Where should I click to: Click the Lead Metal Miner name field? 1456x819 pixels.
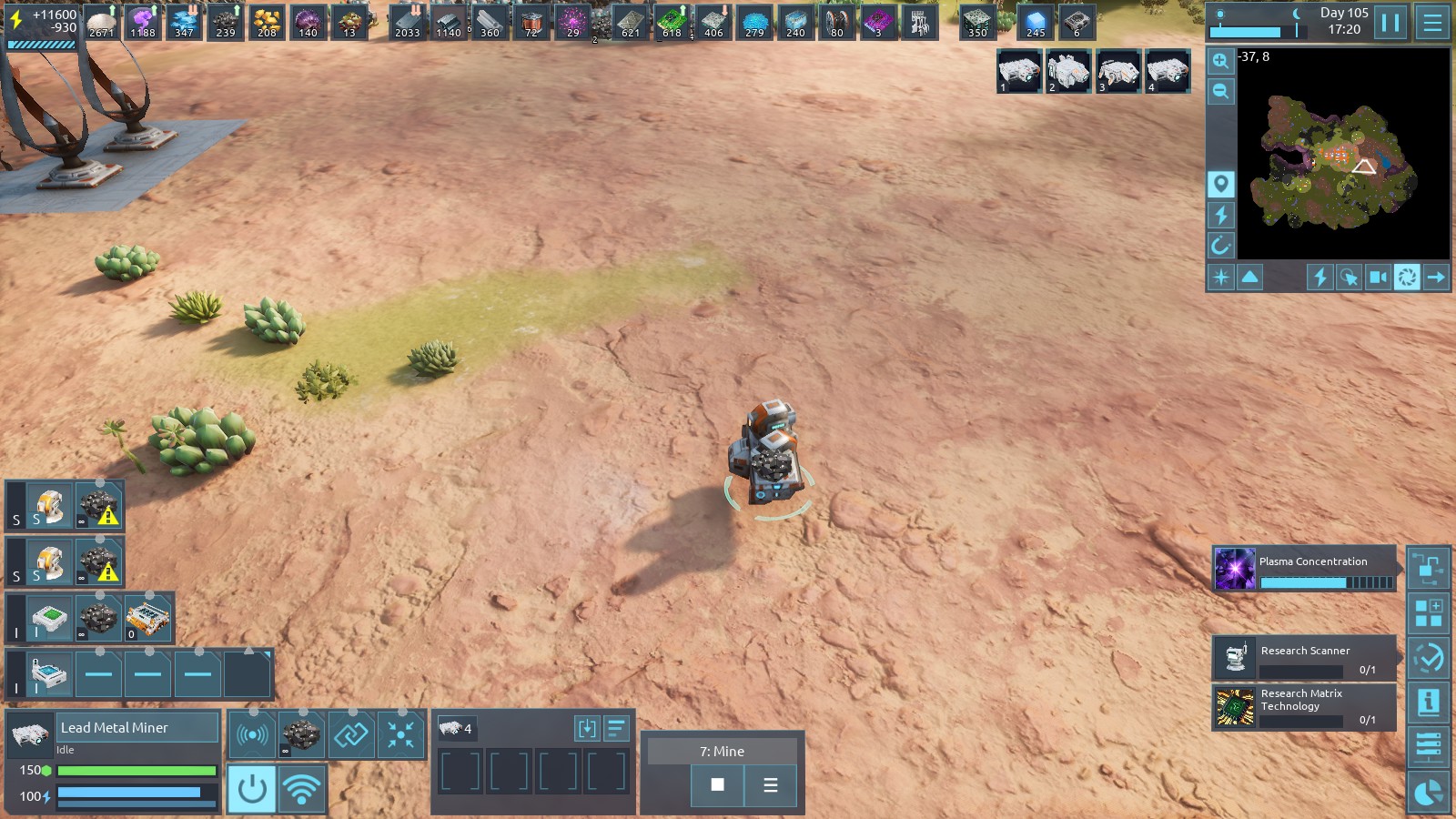point(138,727)
